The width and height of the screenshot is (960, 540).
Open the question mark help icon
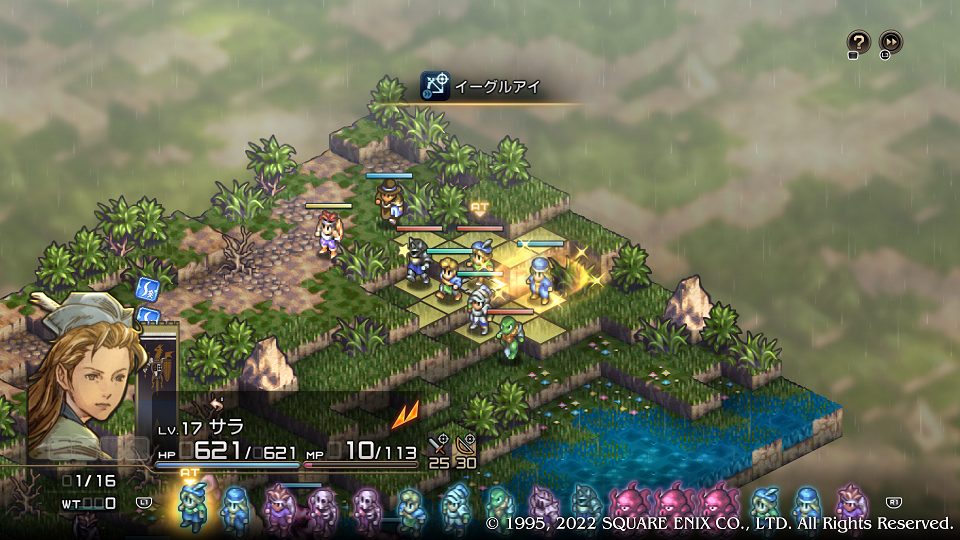coord(858,41)
